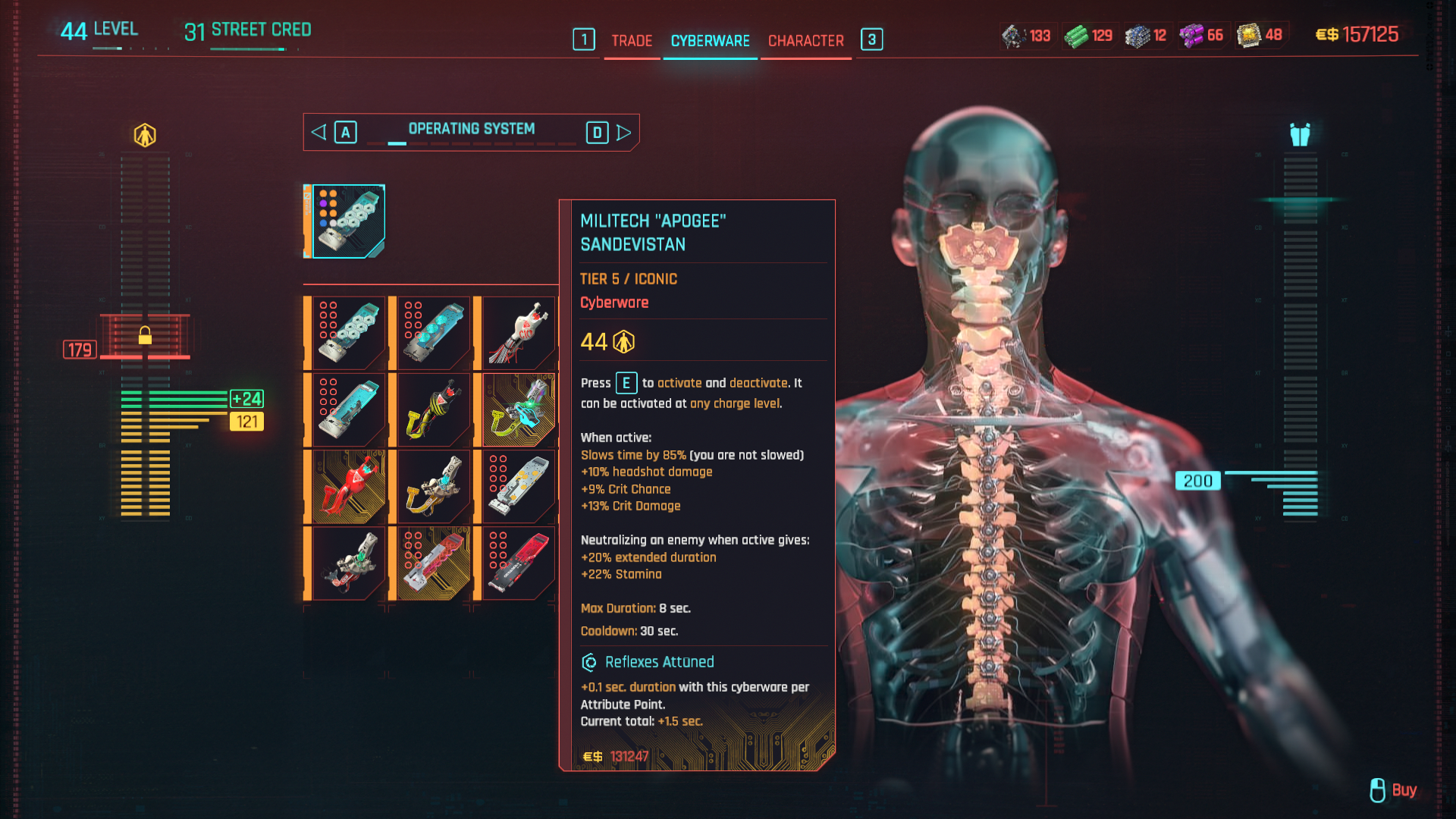Select the teal chip with three round cells
The height and width of the screenshot is (819, 1456).
coord(434,333)
